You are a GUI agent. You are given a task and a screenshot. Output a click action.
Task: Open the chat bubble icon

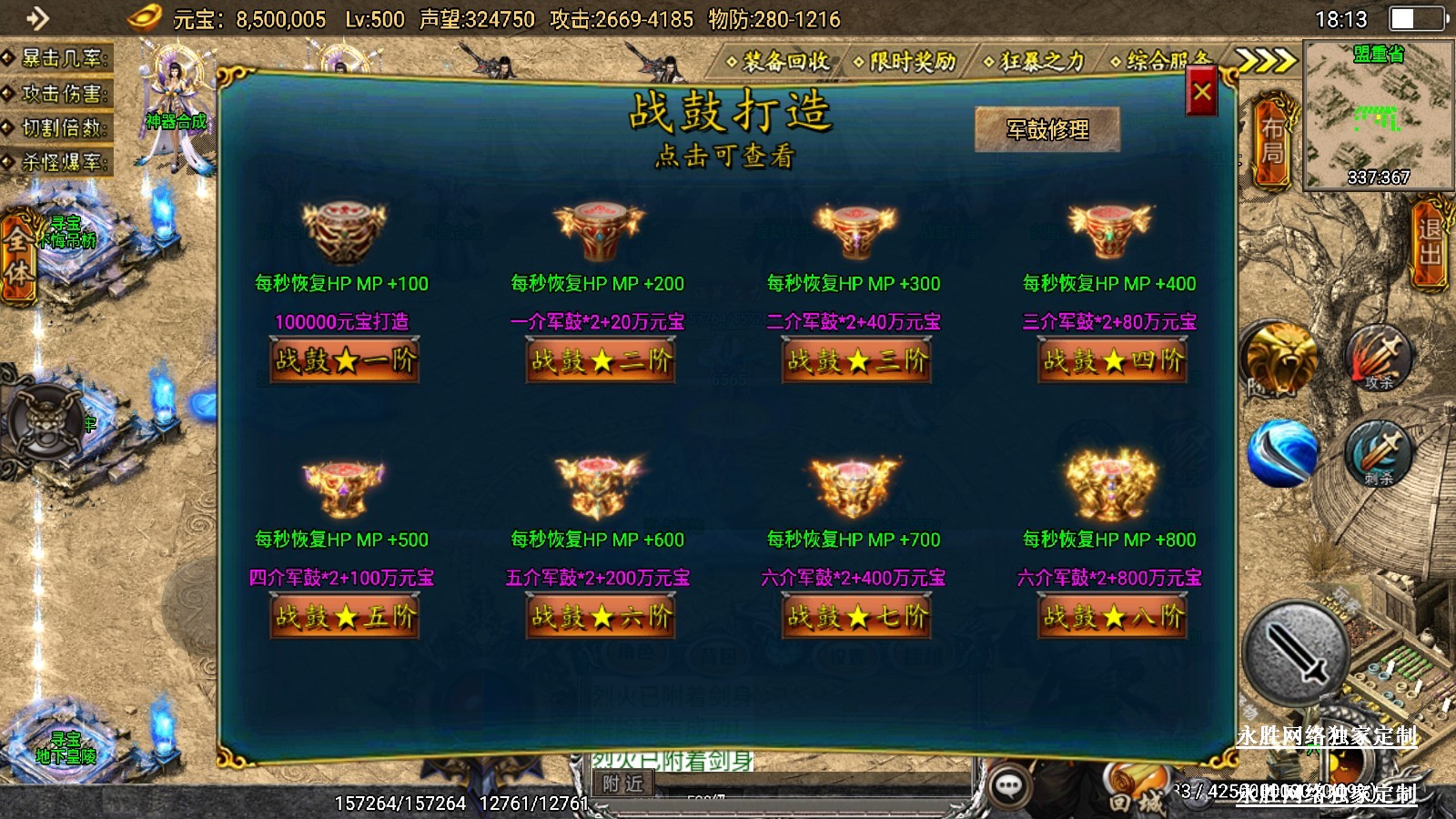[x=1008, y=785]
